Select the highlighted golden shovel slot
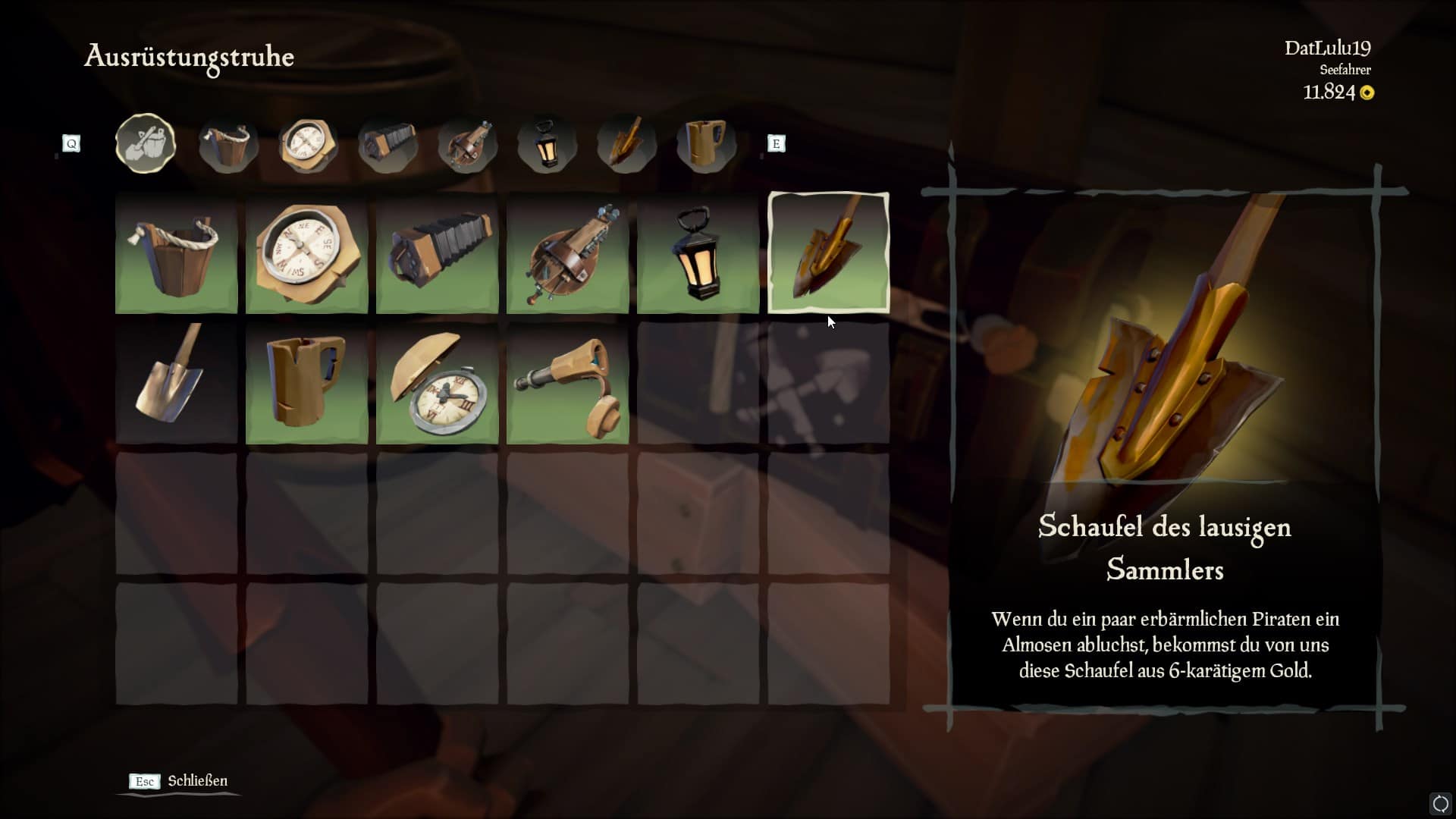 tap(828, 253)
